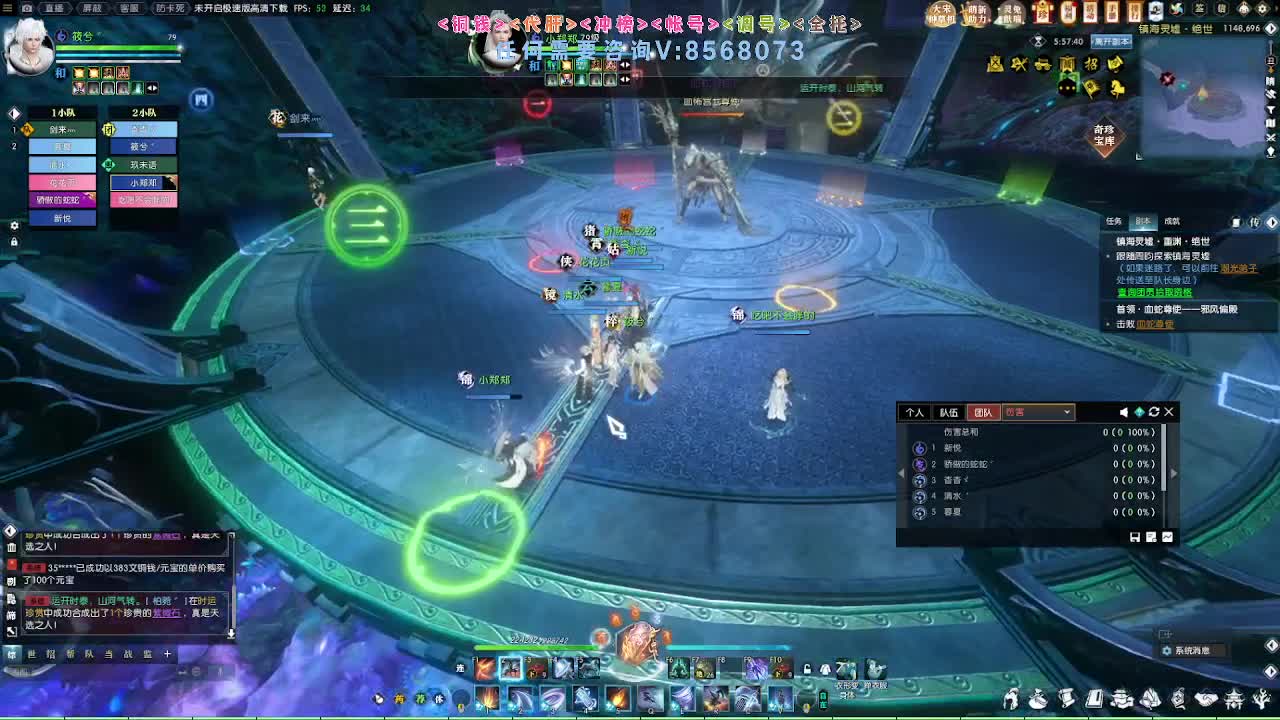
Task: Open the 系统消息 channel selector
Action: point(1190,649)
